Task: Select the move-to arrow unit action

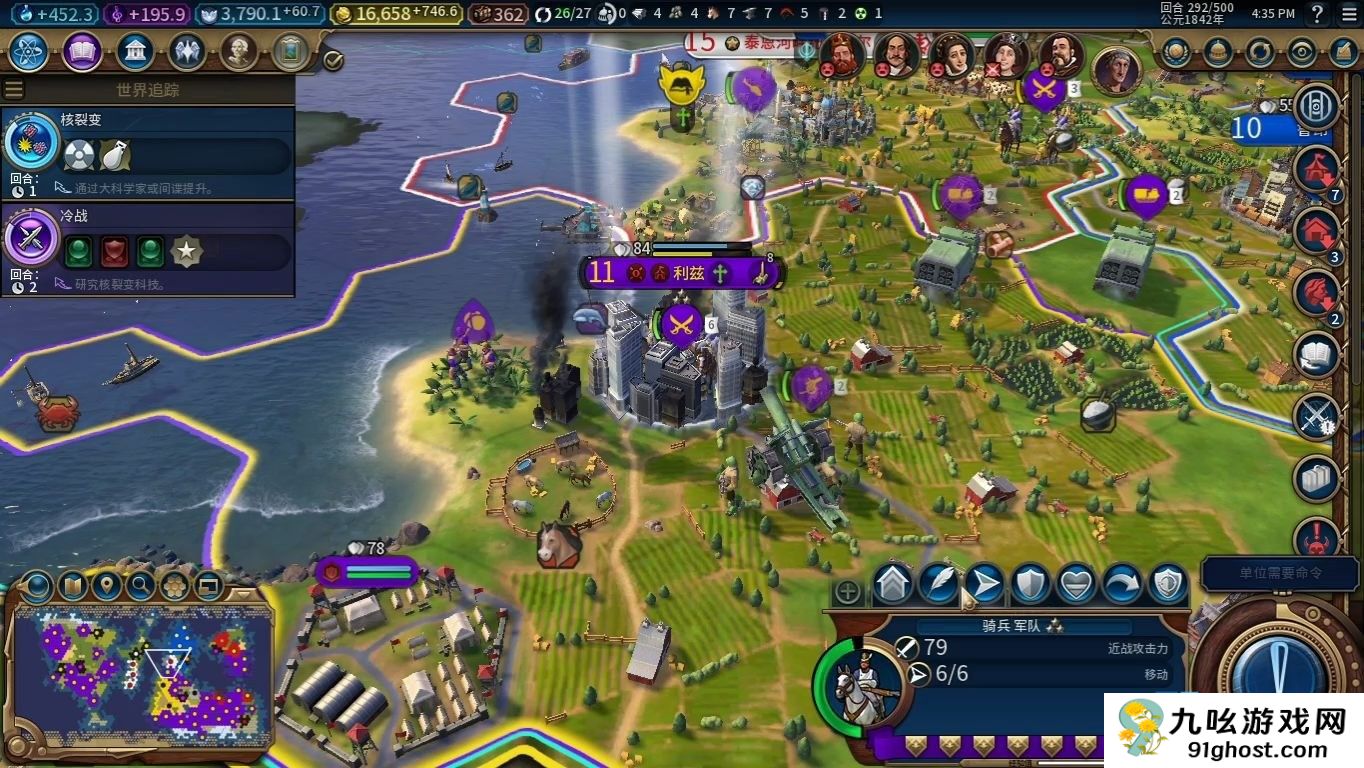Action: tap(984, 584)
